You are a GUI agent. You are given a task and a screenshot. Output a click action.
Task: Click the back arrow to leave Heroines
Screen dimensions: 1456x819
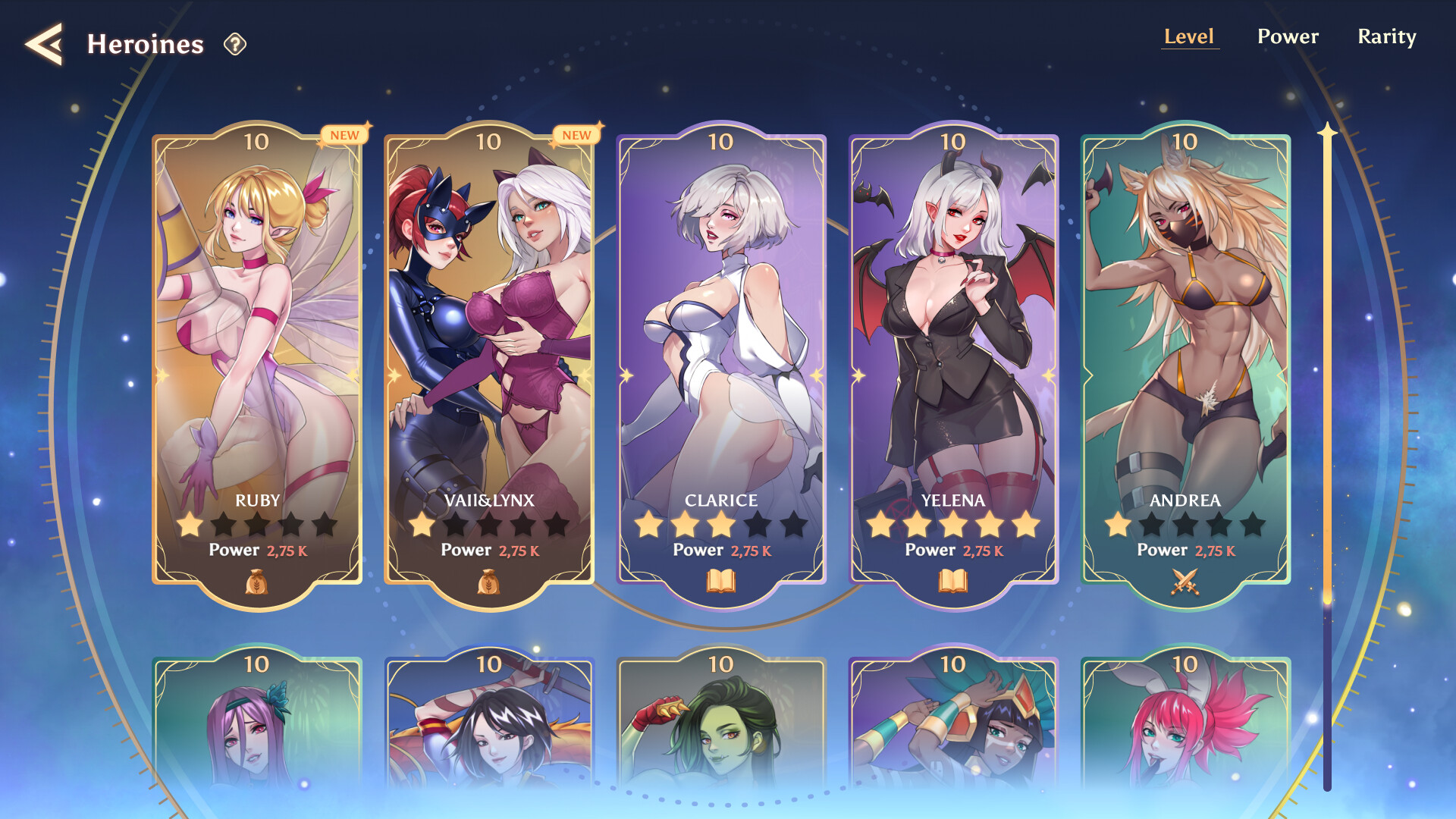click(x=43, y=44)
